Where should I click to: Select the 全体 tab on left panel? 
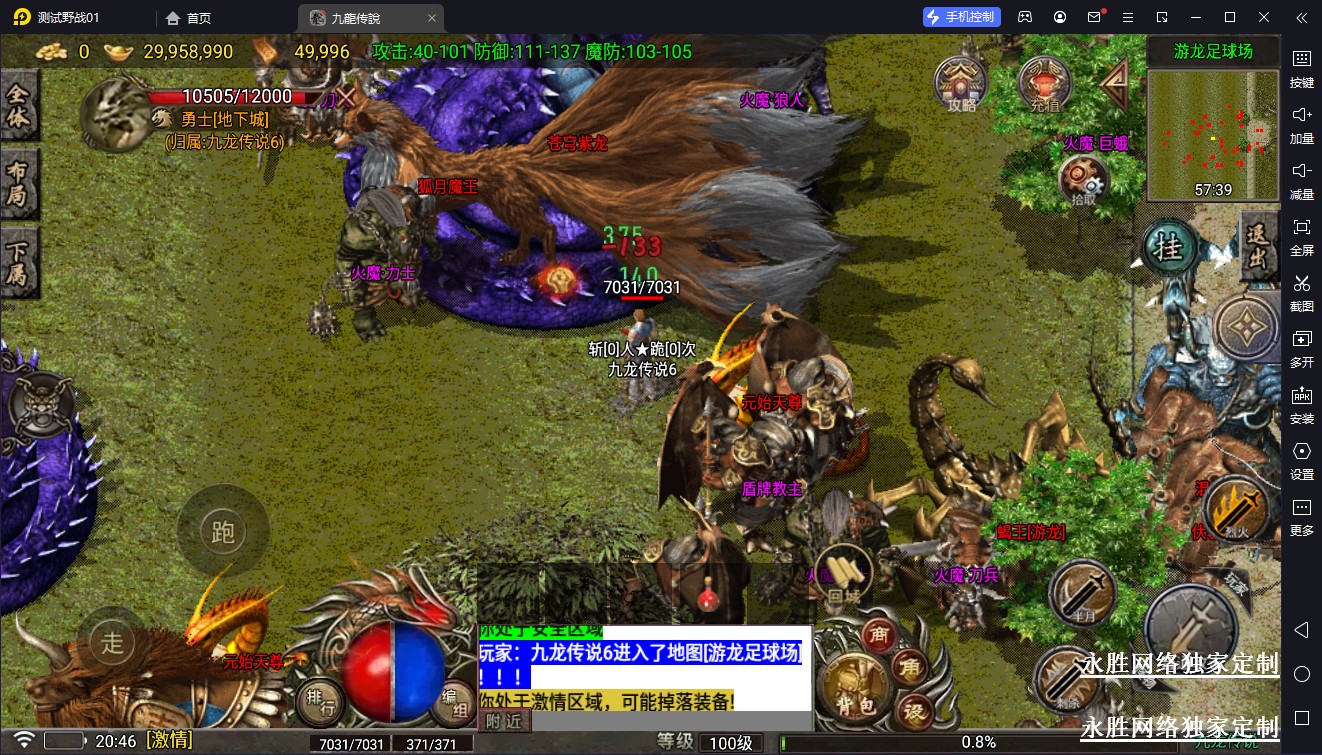(19, 107)
